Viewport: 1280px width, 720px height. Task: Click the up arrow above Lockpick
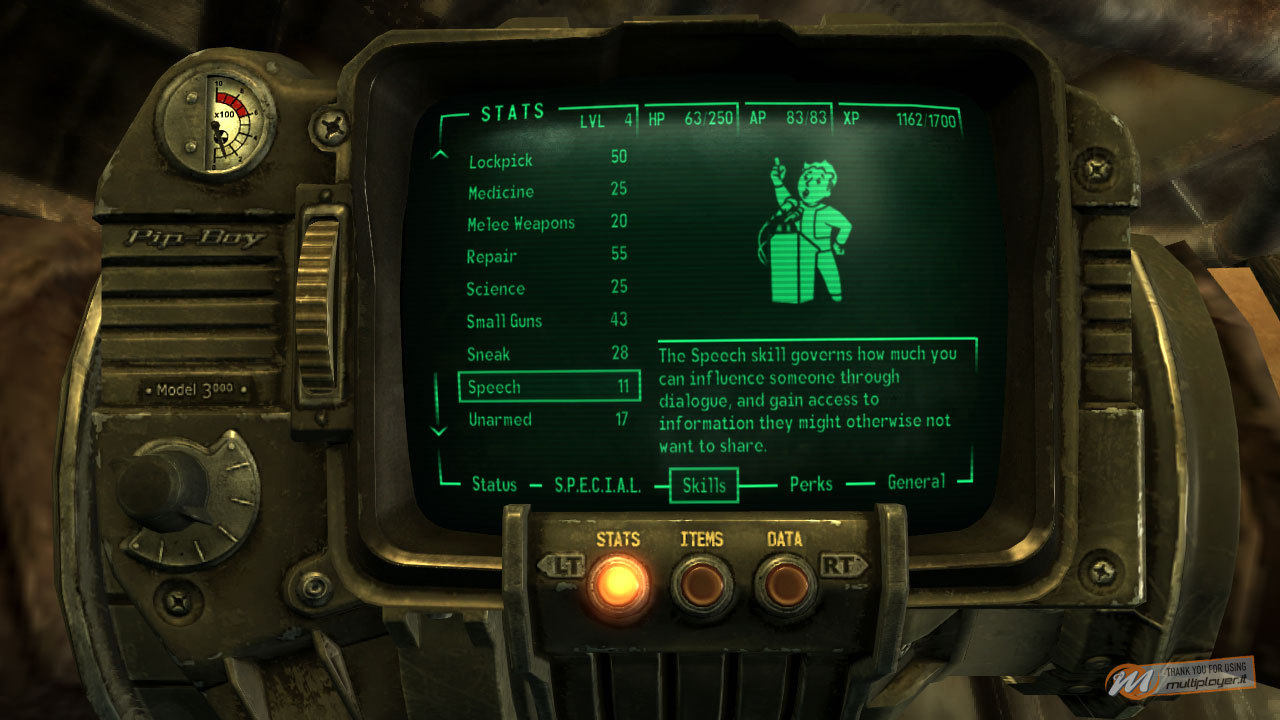(x=439, y=152)
